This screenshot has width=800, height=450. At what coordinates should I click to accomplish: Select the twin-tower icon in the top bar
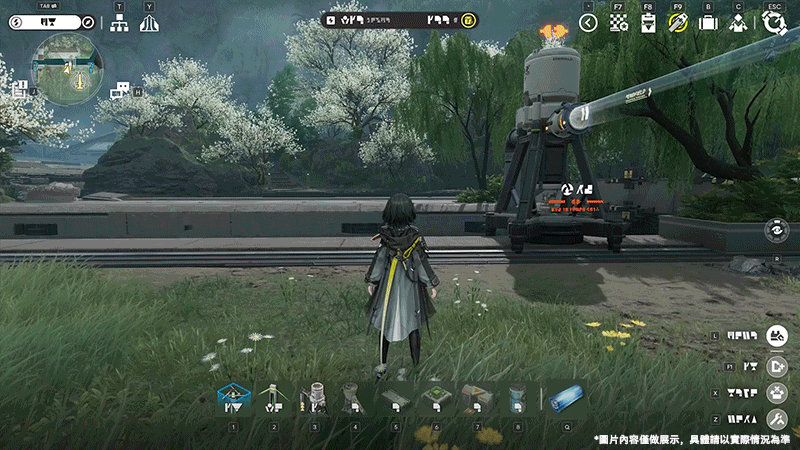149,23
